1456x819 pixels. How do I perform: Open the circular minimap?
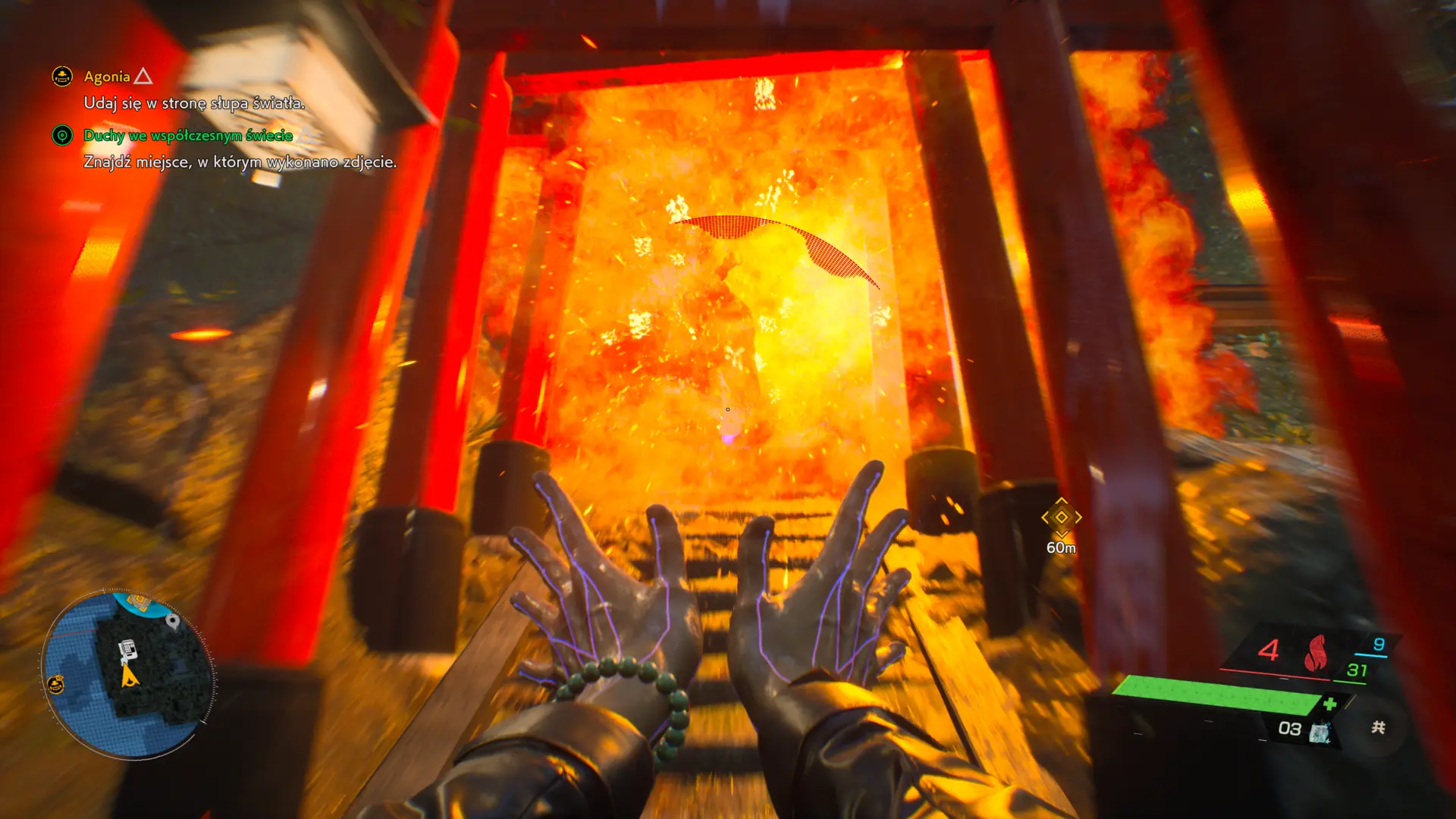point(127,674)
